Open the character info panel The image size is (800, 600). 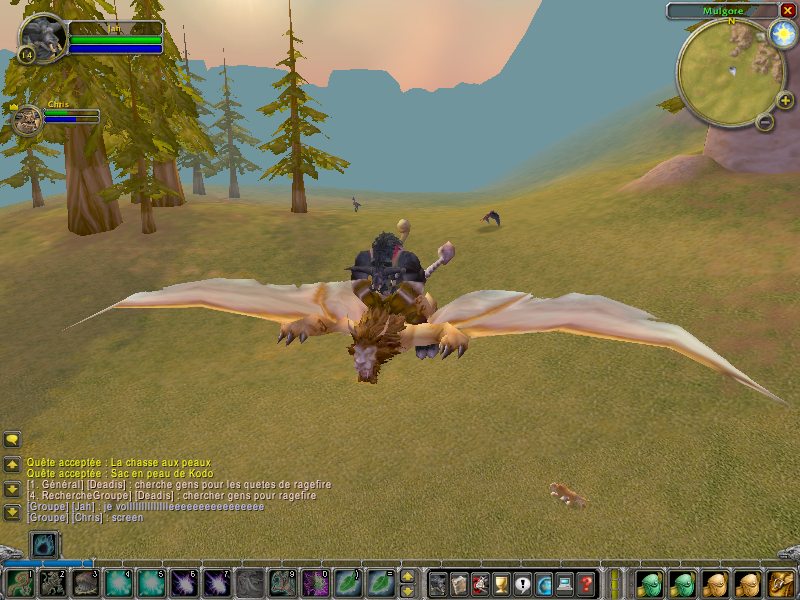(x=438, y=583)
